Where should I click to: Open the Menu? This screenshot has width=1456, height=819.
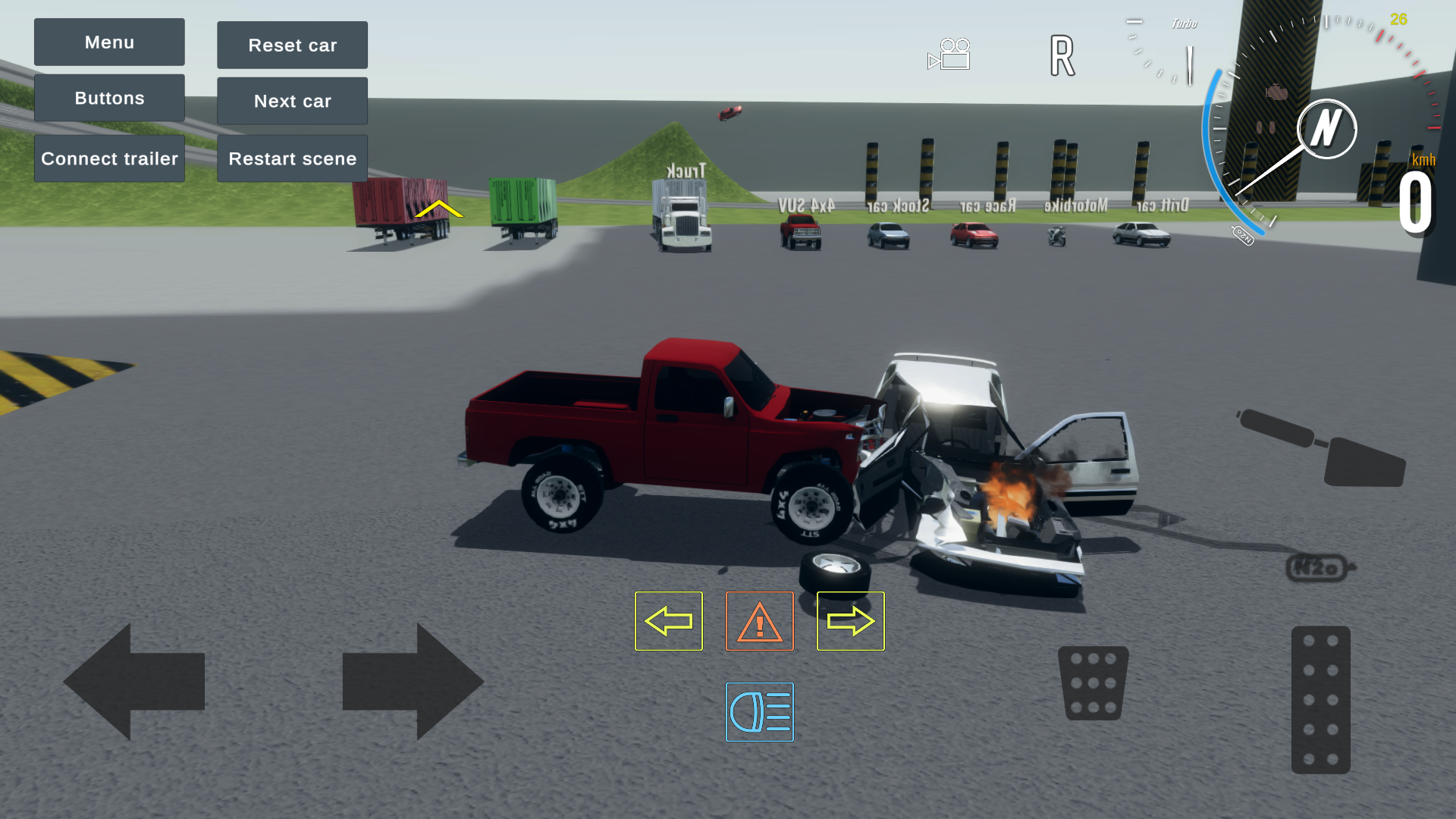click(108, 42)
